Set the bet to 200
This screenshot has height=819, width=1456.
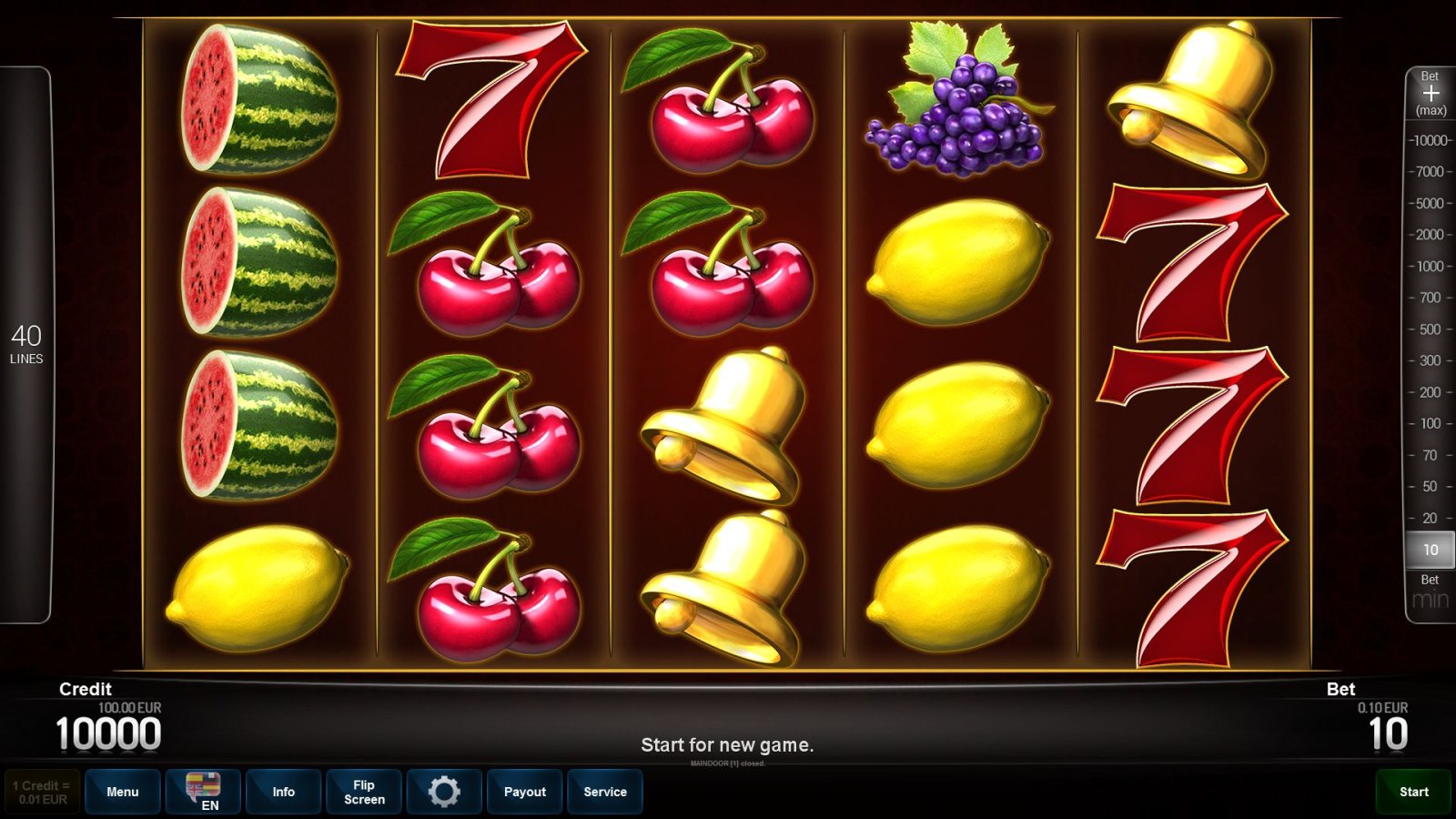pos(1431,392)
